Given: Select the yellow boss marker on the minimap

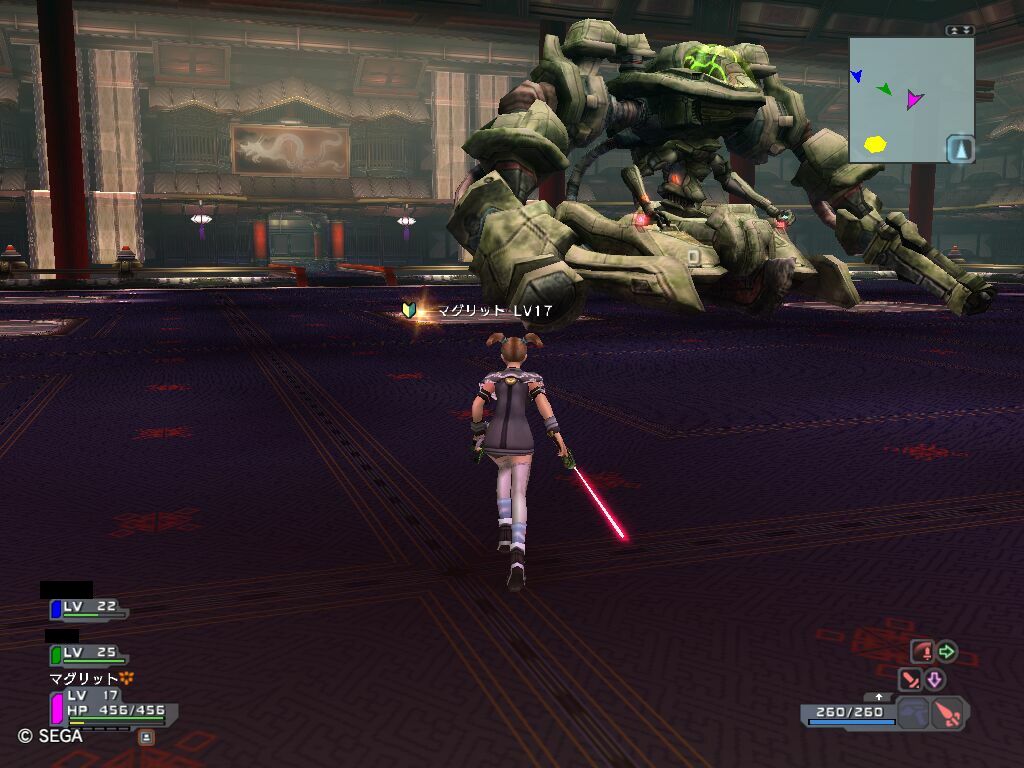Looking at the screenshot, I should click(875, 144).
